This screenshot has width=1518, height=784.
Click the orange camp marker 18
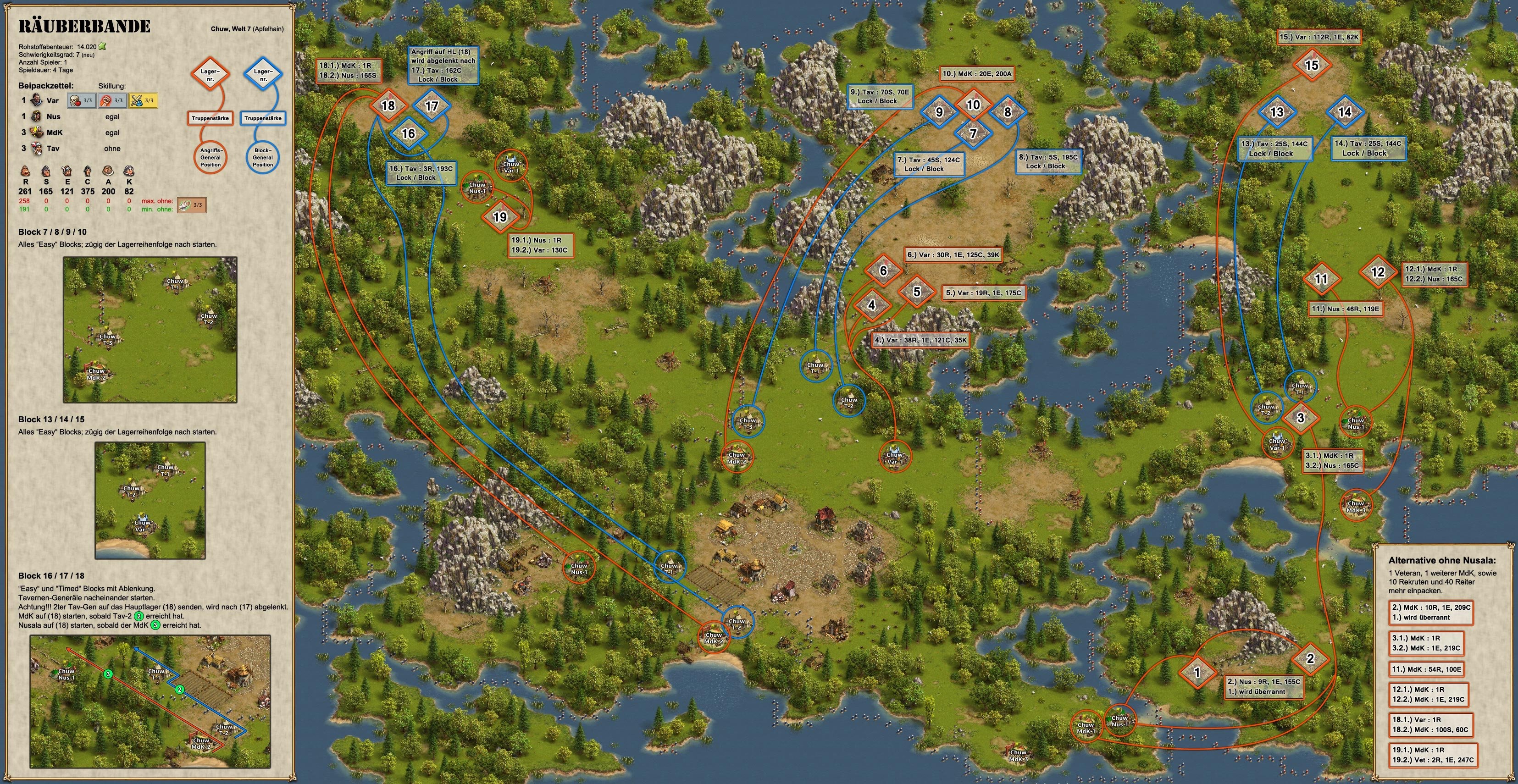coord(388,106)
